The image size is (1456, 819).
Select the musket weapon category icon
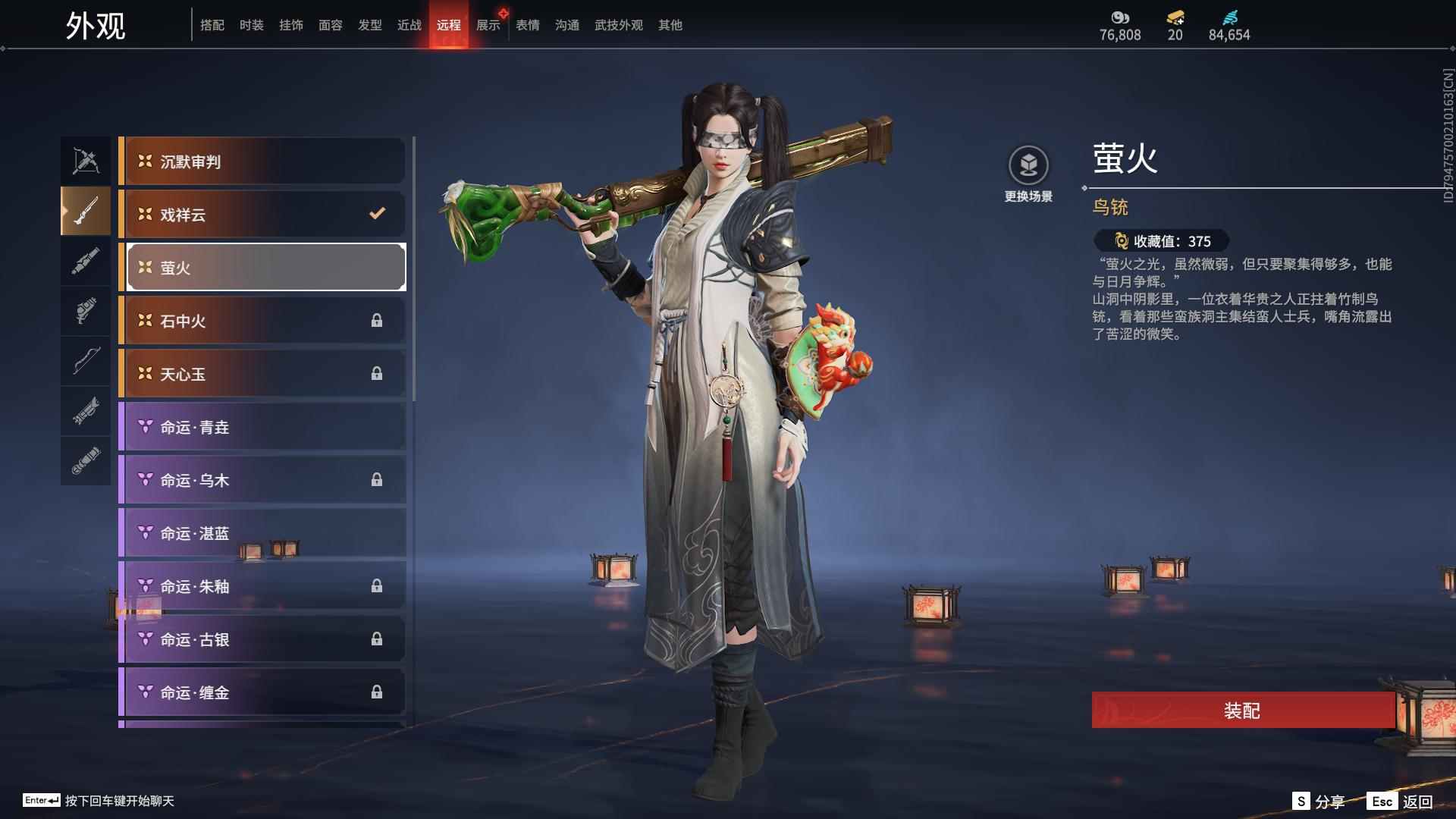point(86,212)
